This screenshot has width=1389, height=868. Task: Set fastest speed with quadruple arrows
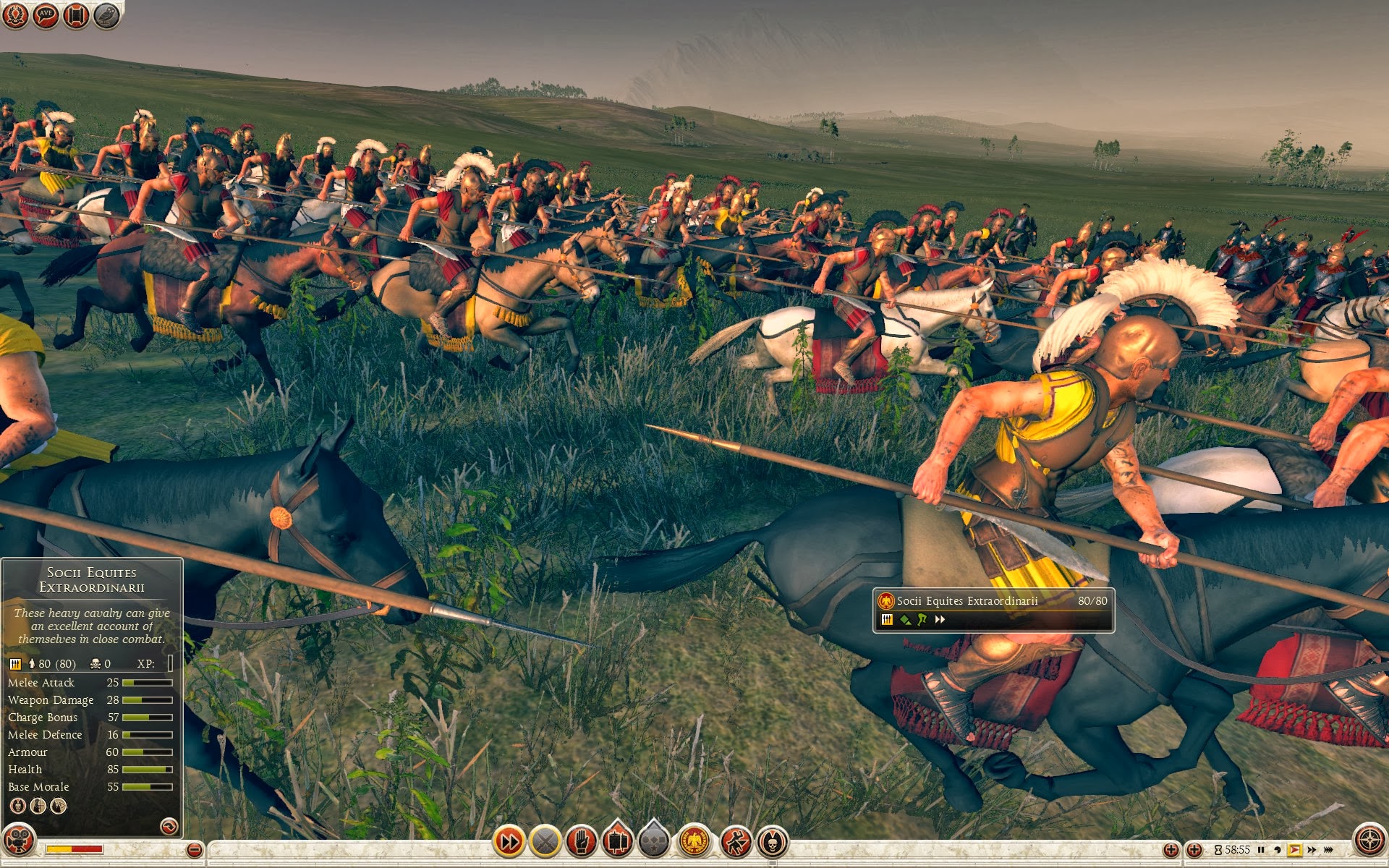[x=1328, y=850]
